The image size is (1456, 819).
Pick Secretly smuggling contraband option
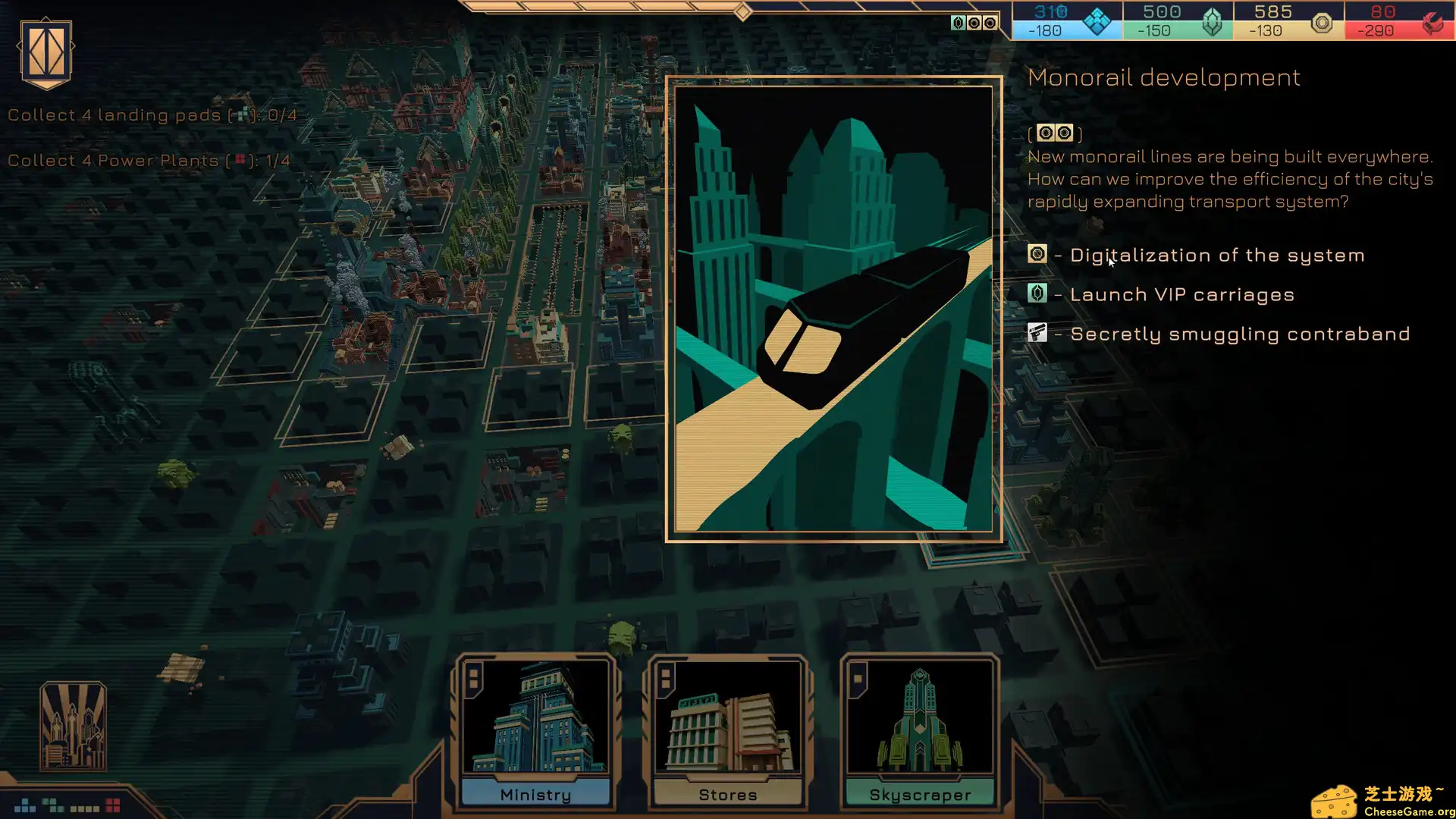[1239, 334]
